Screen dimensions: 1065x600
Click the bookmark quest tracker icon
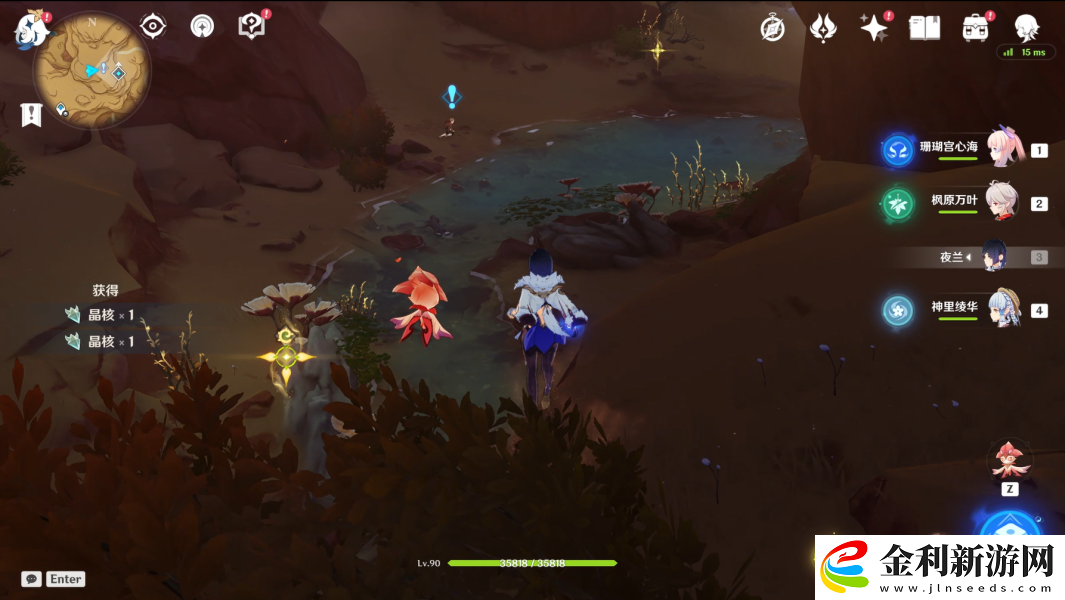(x=31, y=115)
